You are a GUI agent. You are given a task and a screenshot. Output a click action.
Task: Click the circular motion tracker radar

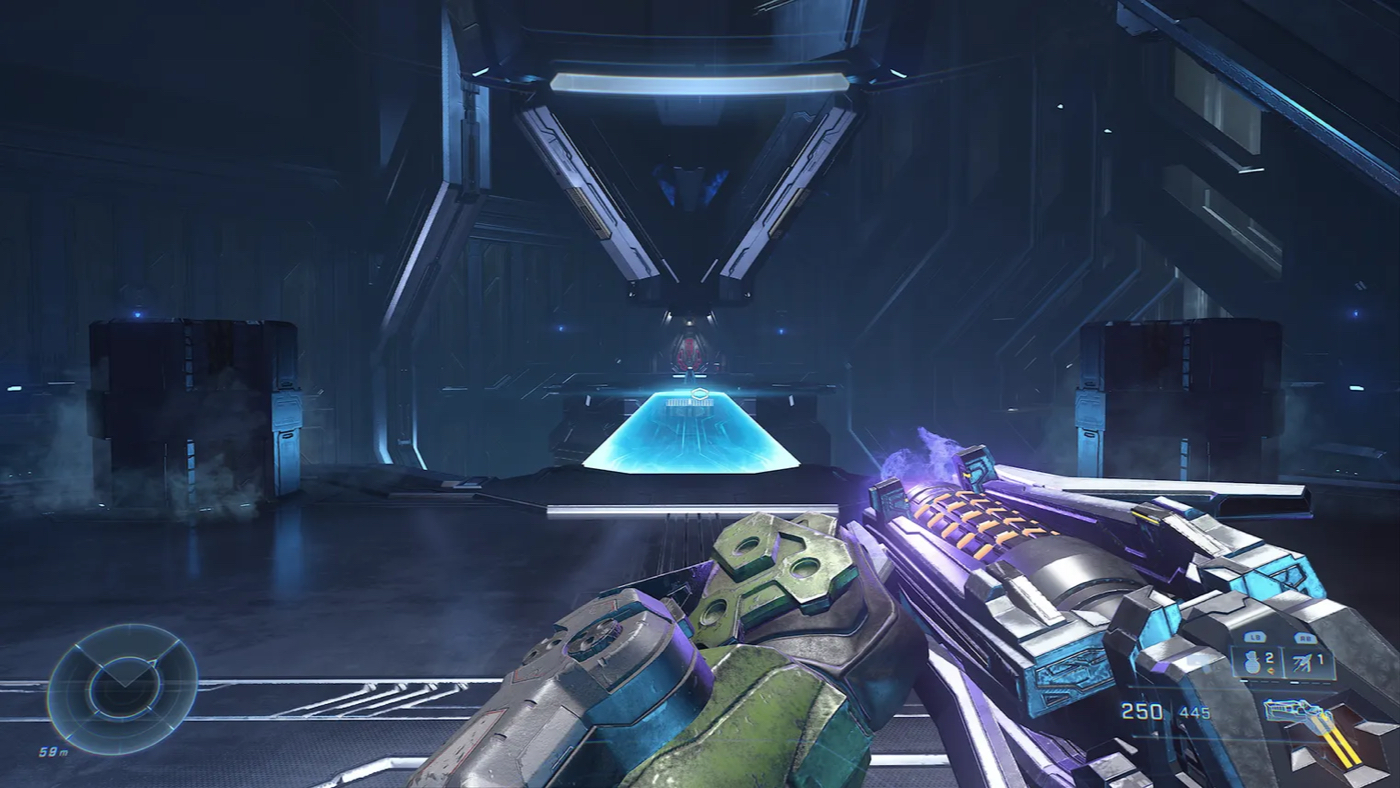(x=122, y=688)
